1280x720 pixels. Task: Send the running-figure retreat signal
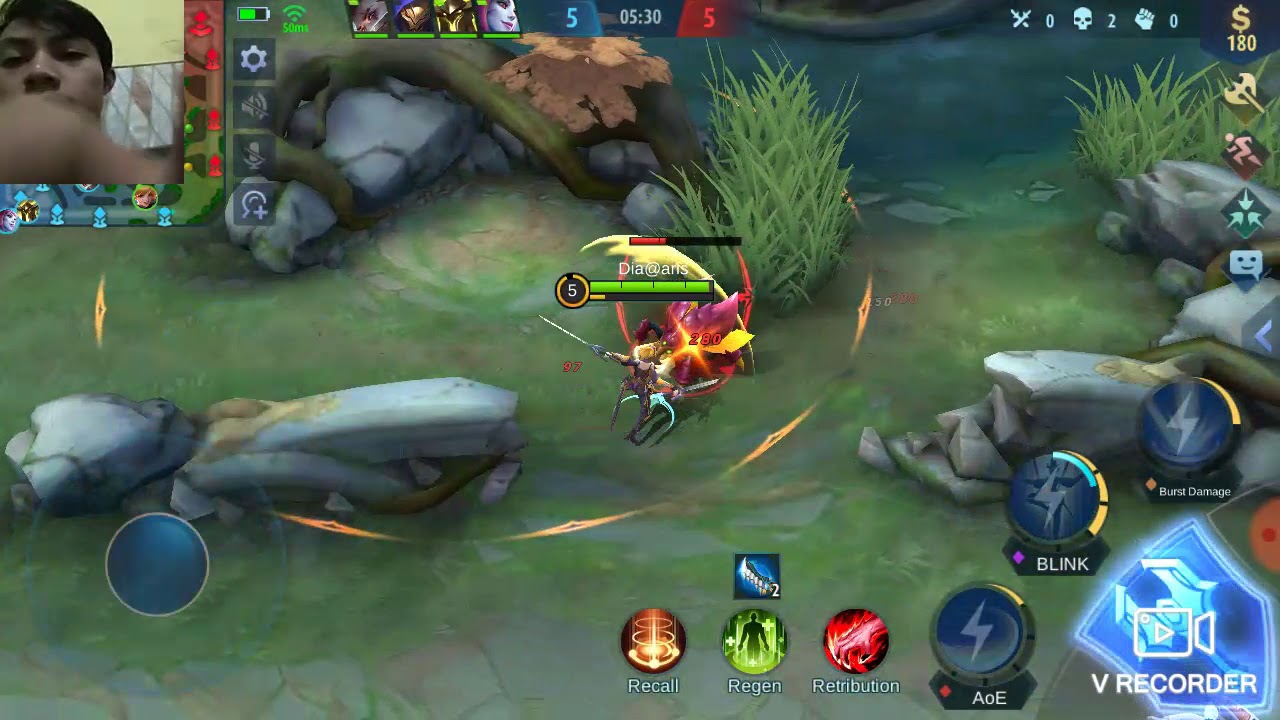[x=1244, y=154]
